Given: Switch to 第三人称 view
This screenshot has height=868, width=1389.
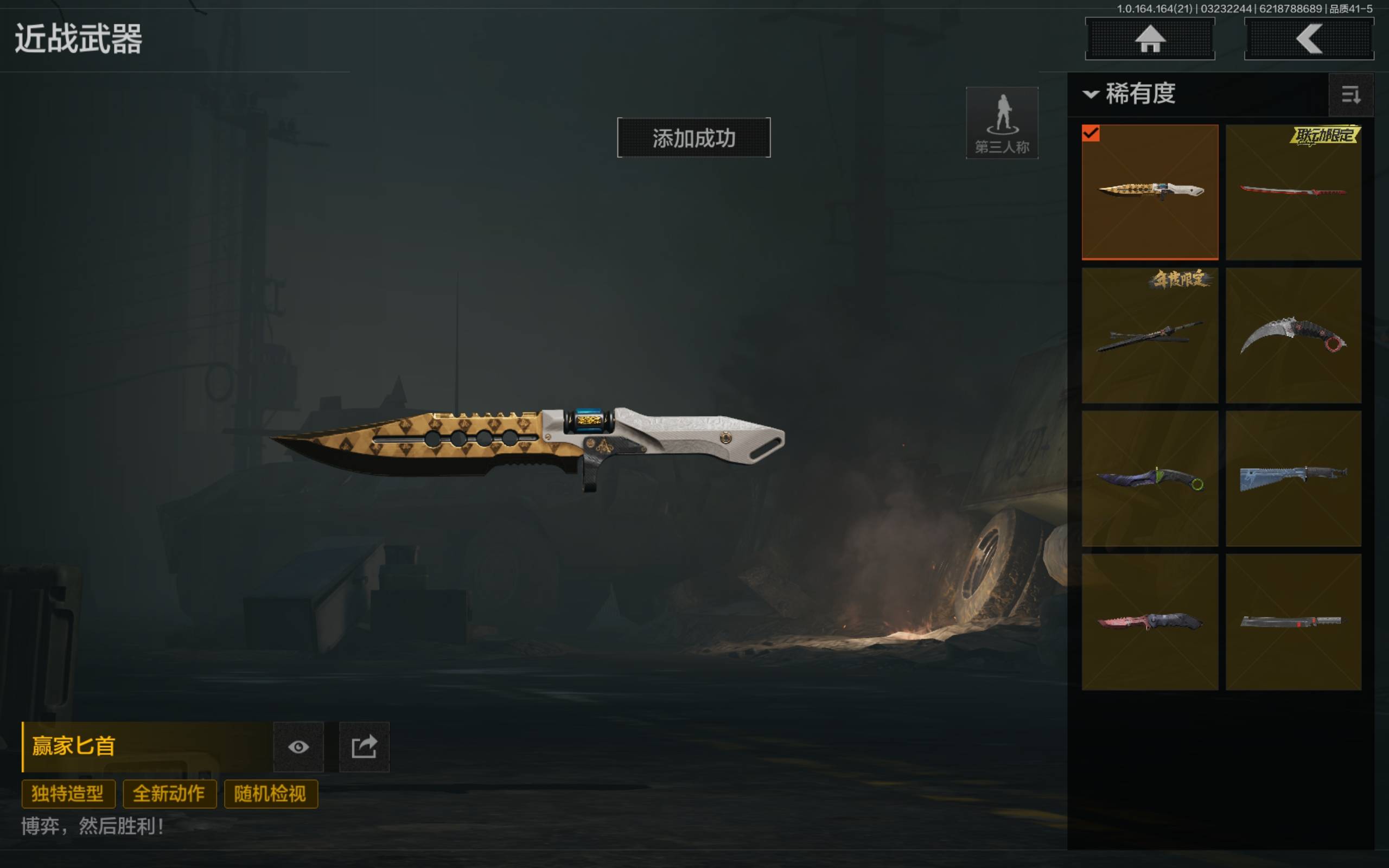Looking at the screenshot, I should tap(1002, 123).
